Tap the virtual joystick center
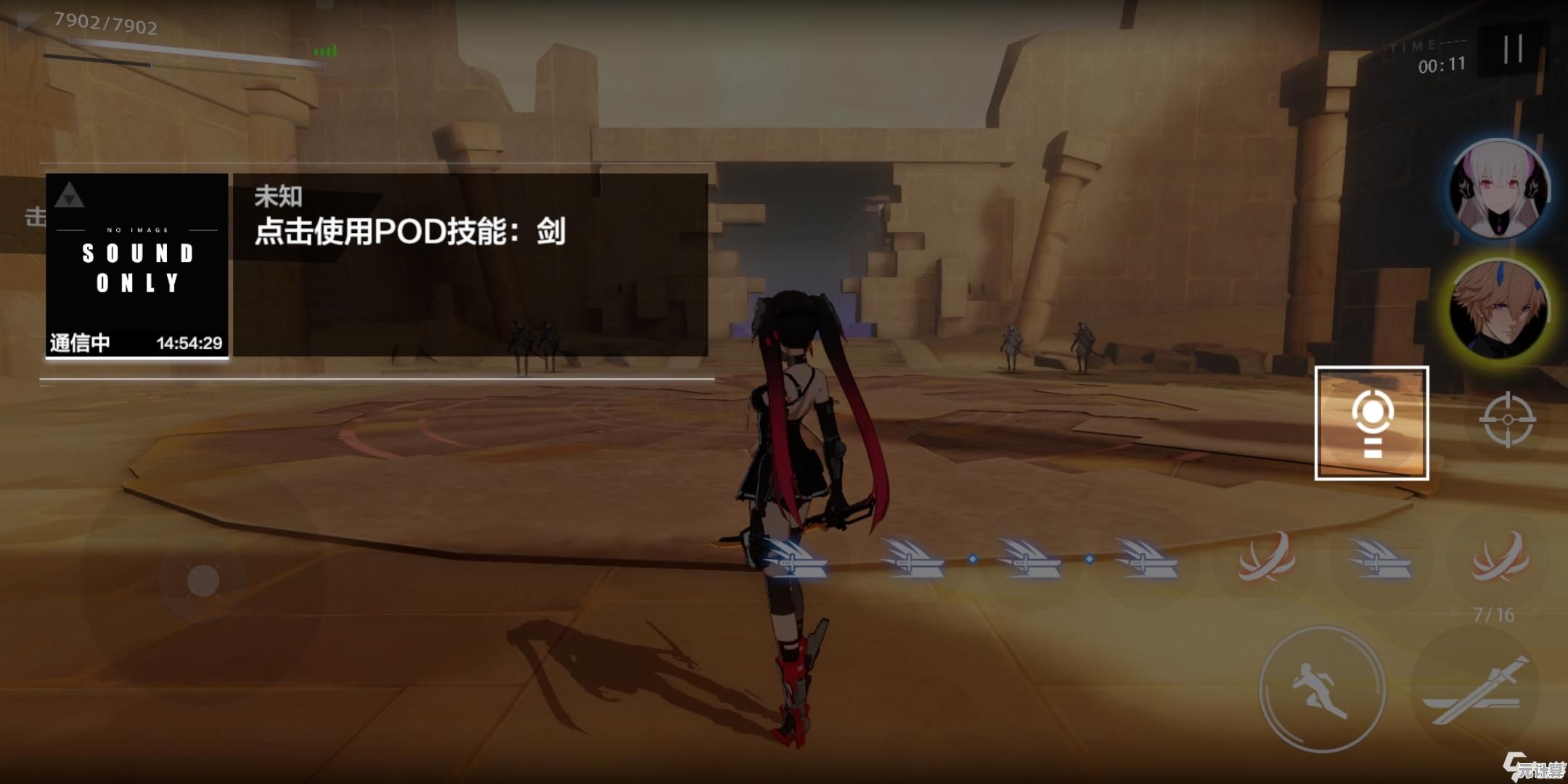The image size is (1568, 784). coord(203,581)
